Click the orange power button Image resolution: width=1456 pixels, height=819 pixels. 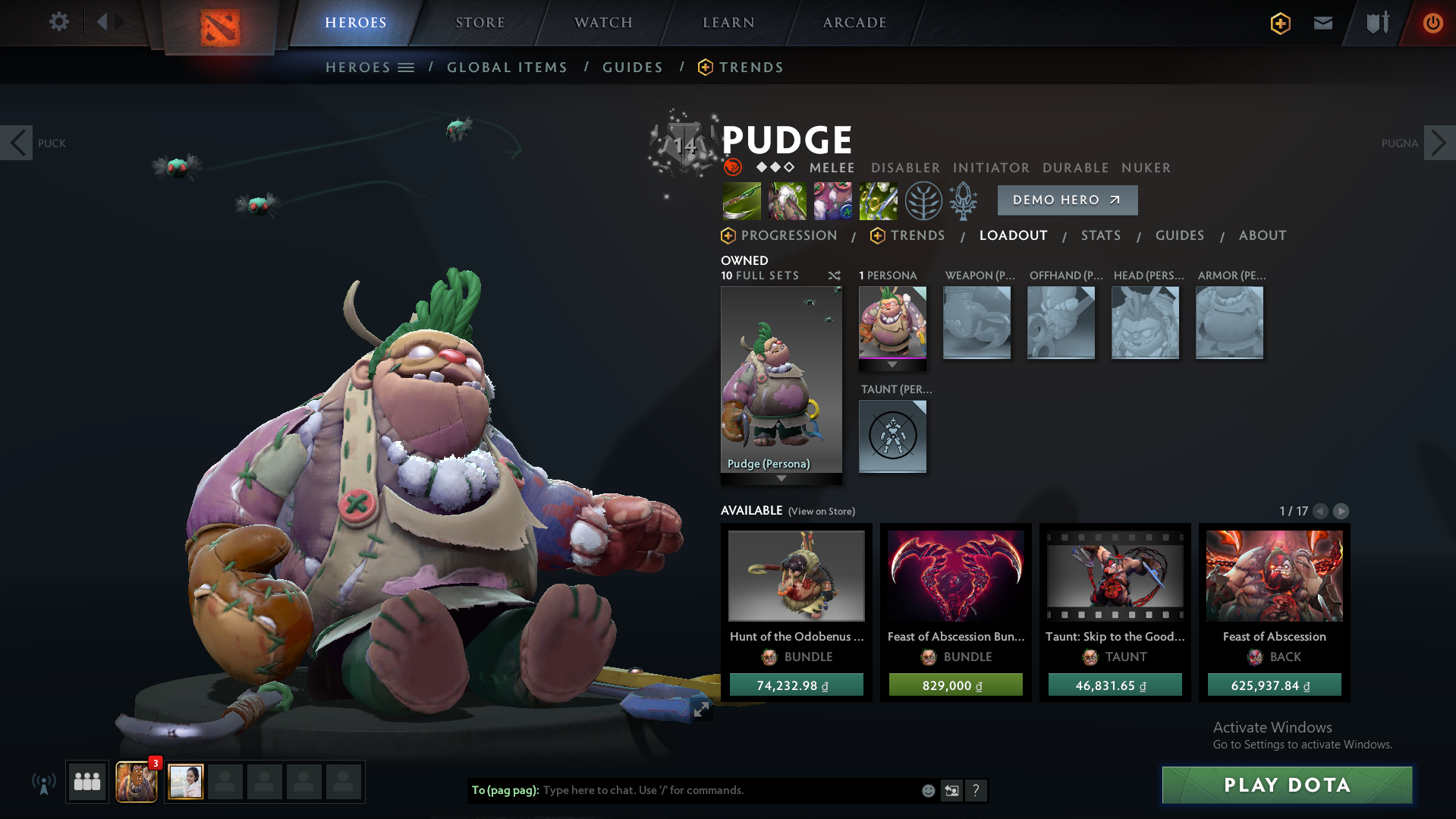pos(1432,24)
